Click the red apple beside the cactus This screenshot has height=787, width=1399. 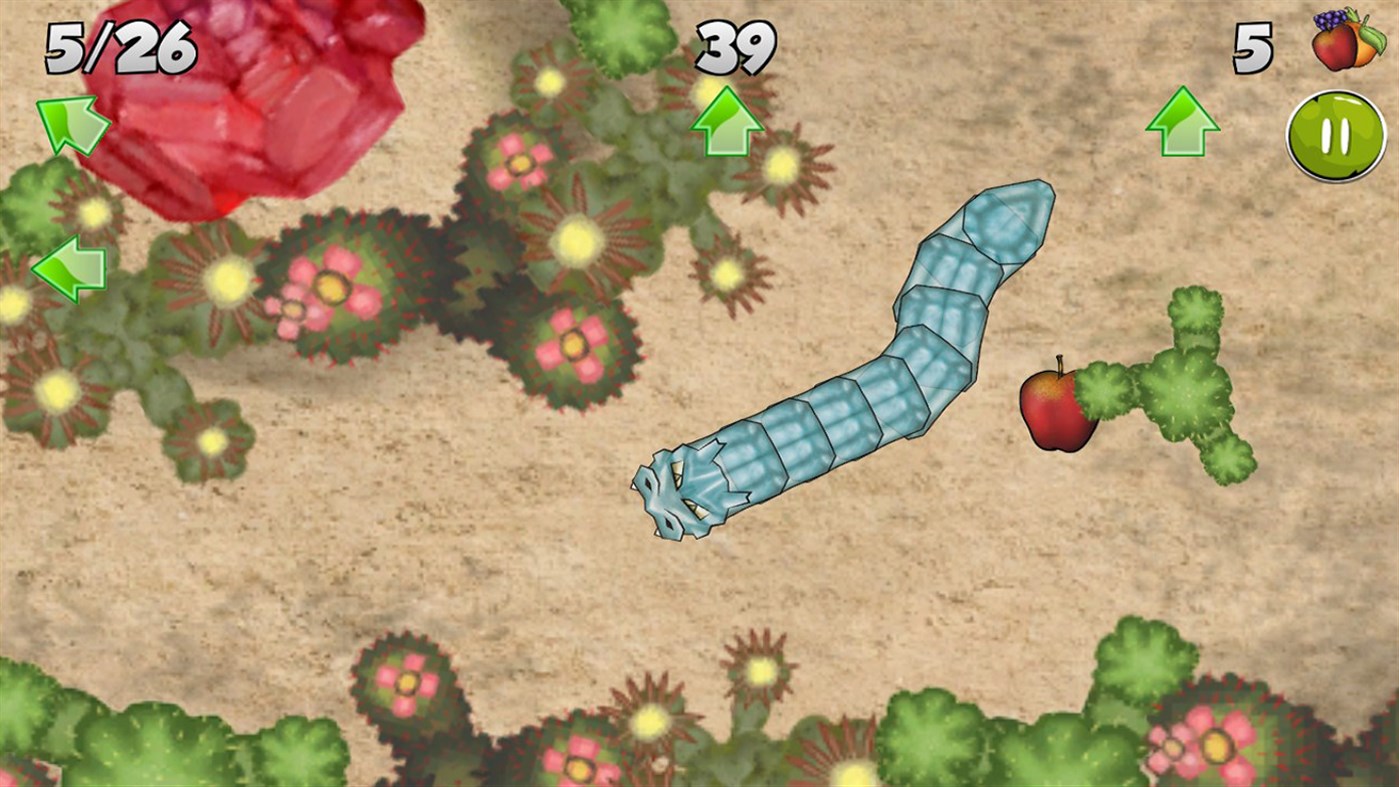[1060, 410]
